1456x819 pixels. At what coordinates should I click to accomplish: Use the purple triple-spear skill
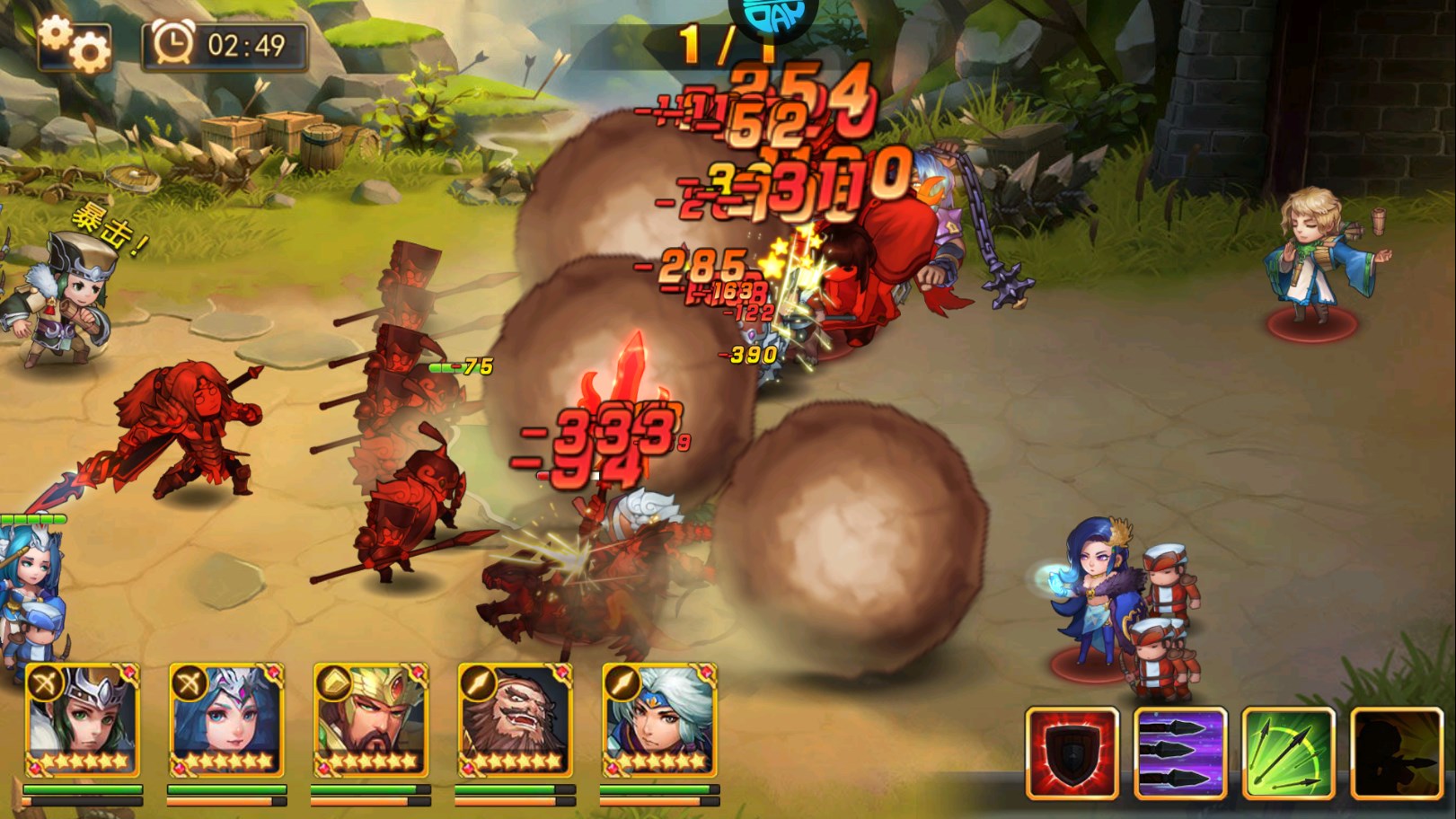1180,753
